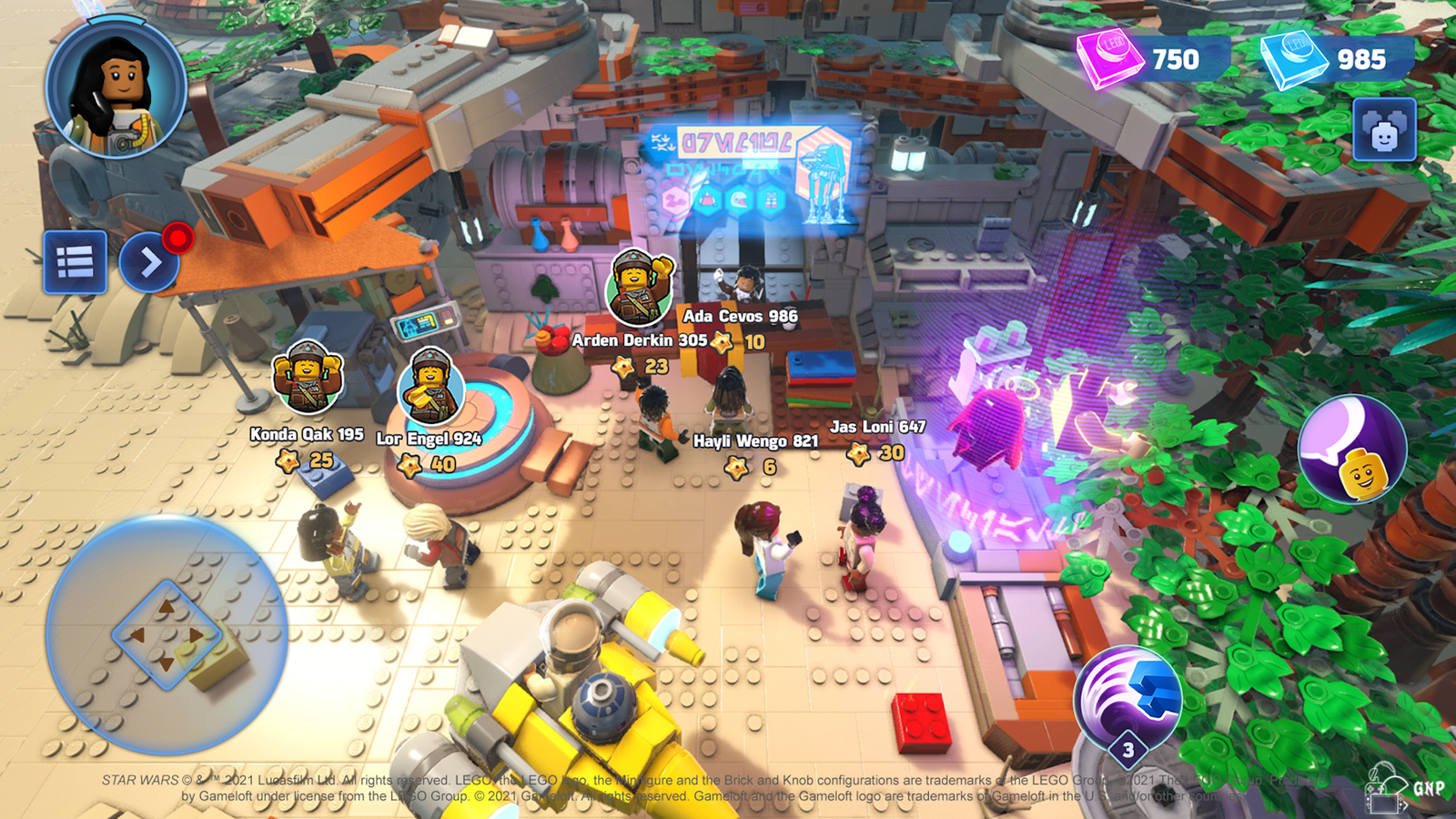This screenshot has width=1456, height=819.
Task: Select Lor Engel's emote portrait
Action: point(431,387)
